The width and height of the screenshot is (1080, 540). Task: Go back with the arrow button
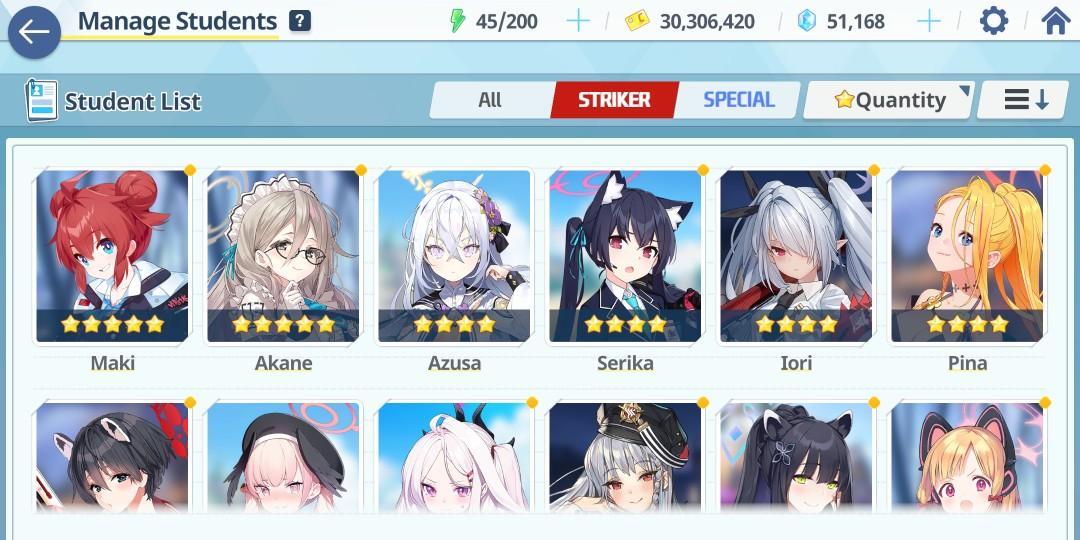[34, 32]
